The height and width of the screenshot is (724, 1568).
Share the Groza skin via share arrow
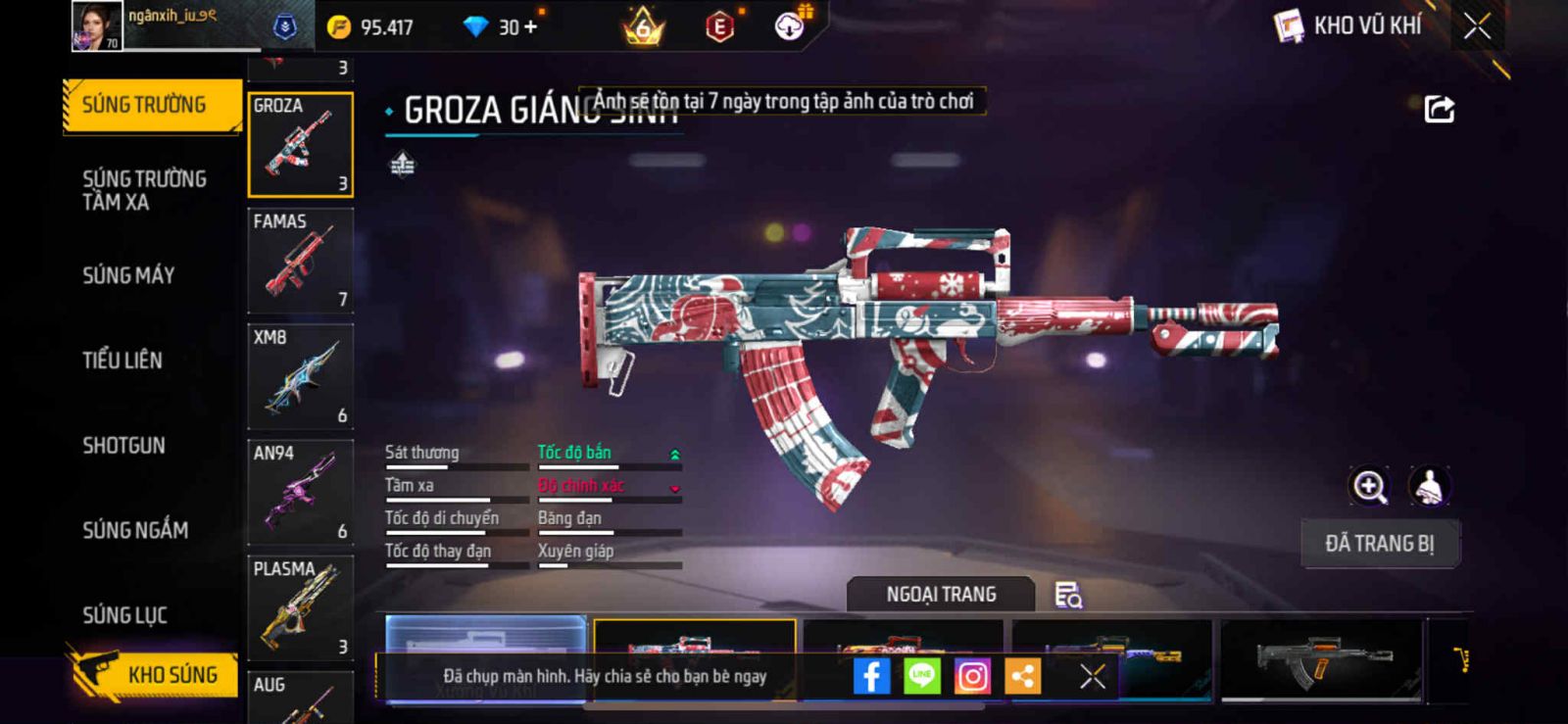(x=1439, y=109)
